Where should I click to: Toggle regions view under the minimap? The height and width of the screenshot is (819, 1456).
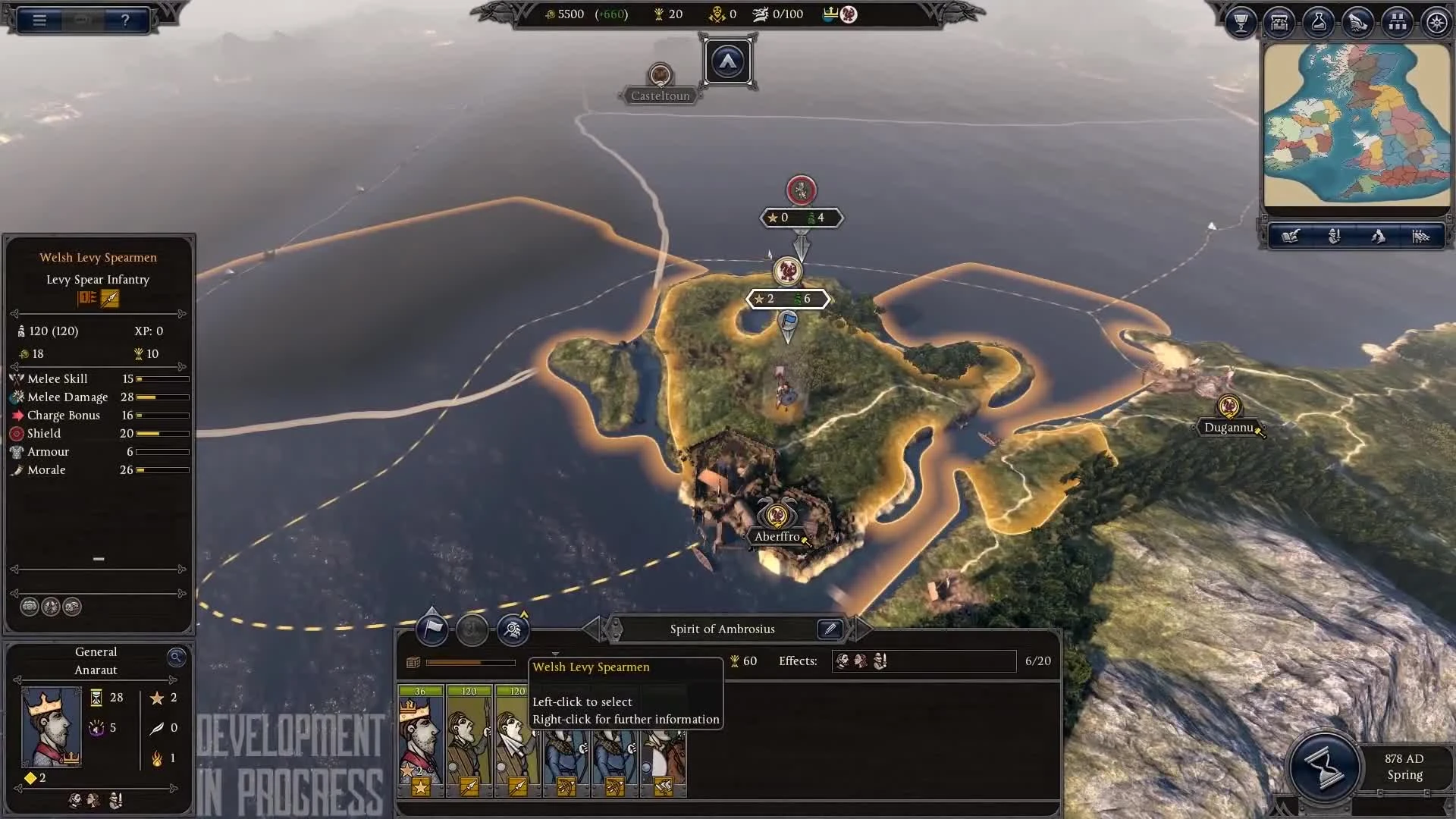[x=1379, y=236]
